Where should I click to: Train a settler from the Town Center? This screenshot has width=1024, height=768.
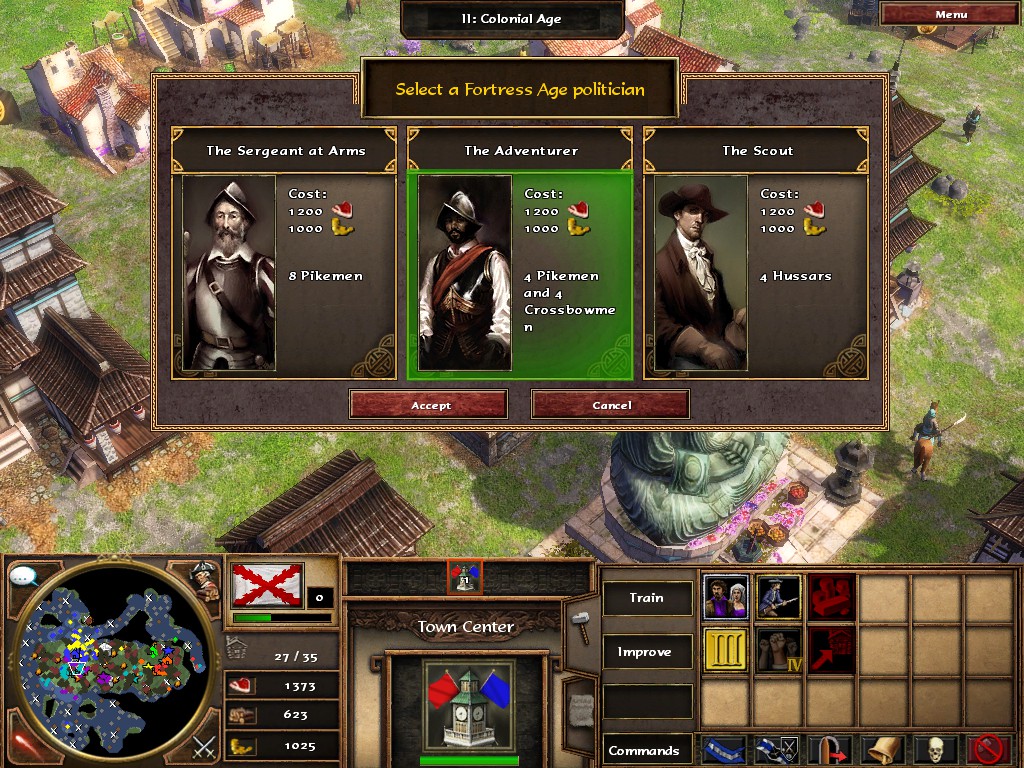tap(726, 598)
